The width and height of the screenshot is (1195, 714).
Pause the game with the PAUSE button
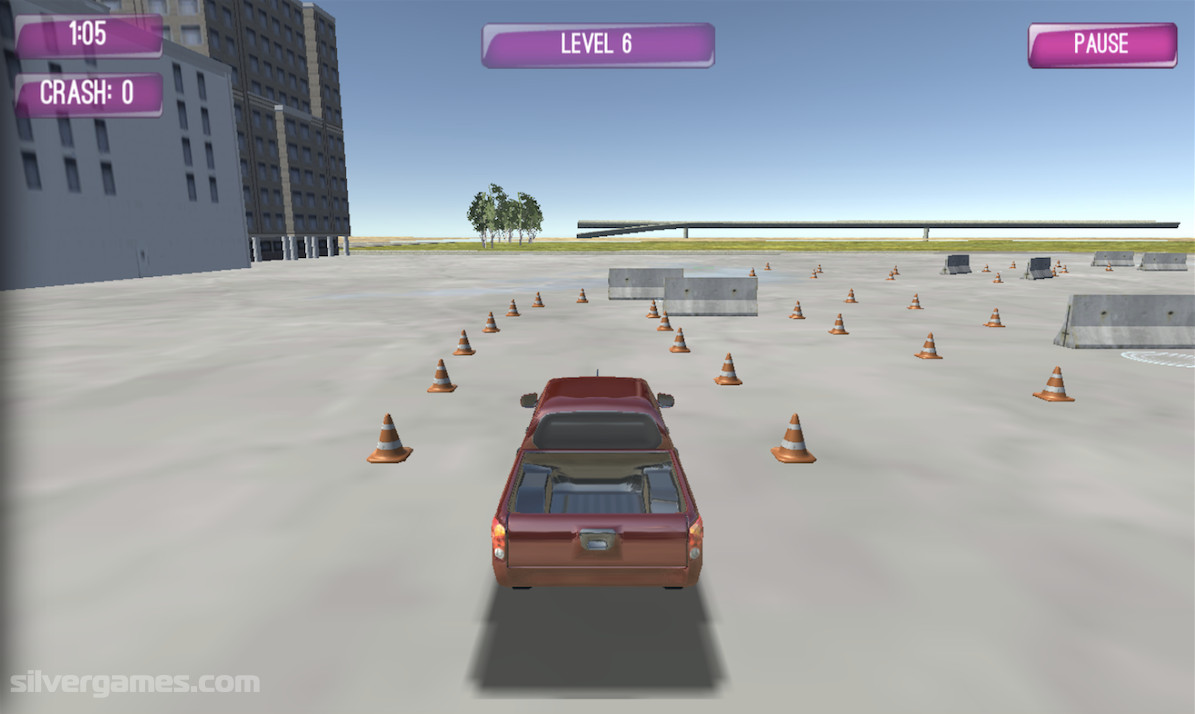[x=1101, y=45]
